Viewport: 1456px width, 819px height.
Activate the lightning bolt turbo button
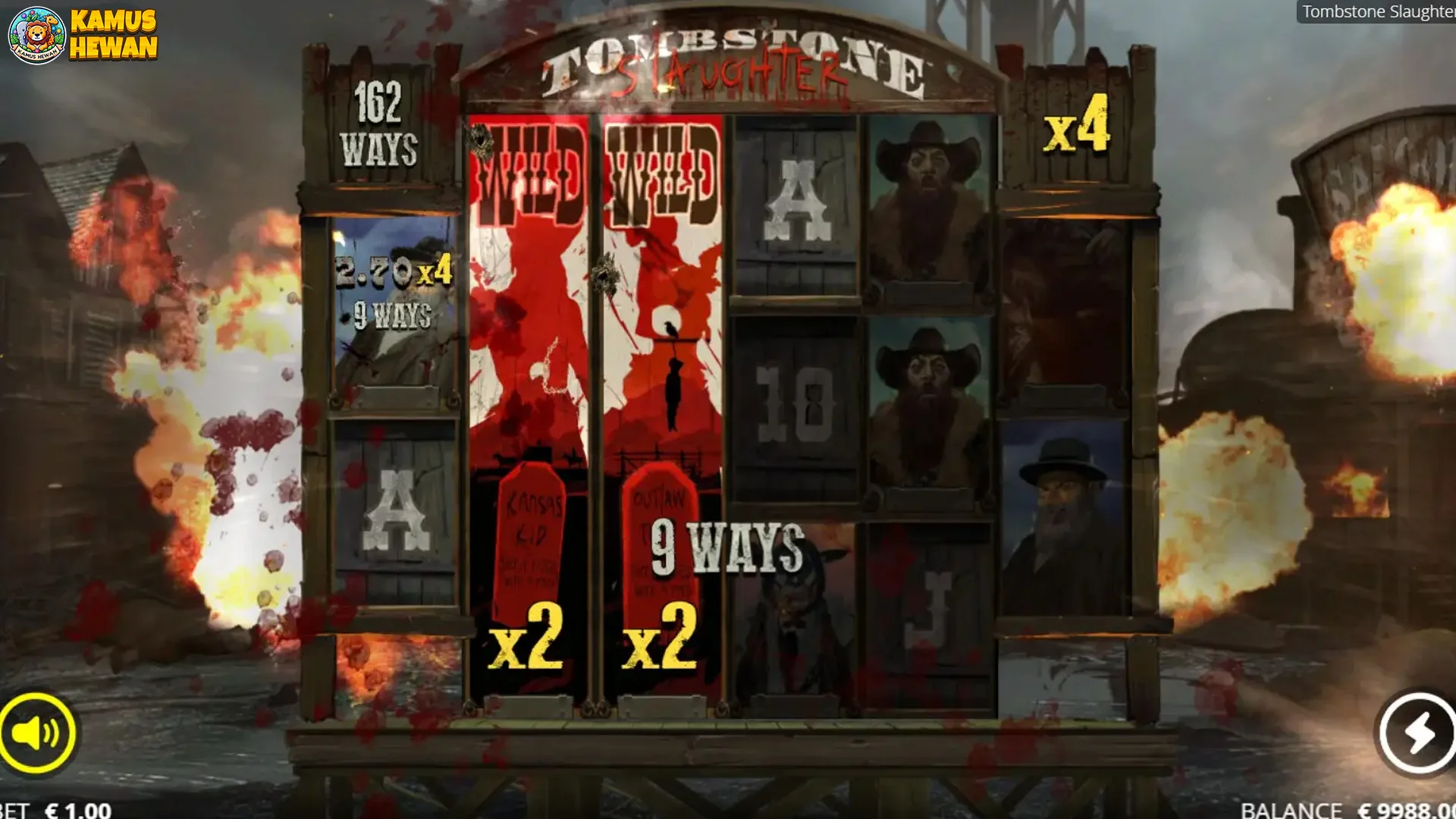click(1417, 733)
